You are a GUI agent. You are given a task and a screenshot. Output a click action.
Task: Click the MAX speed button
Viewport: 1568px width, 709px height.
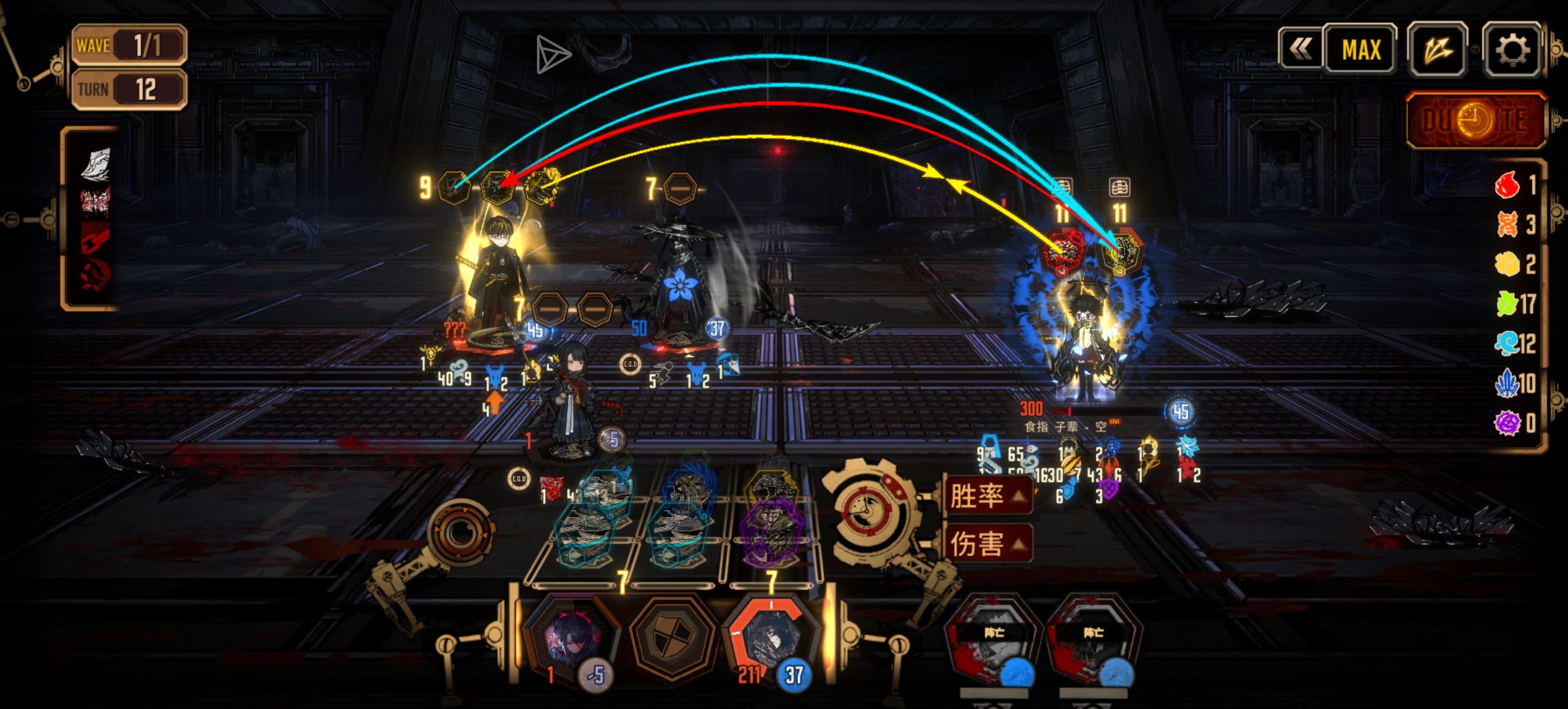click(1361, 50)
